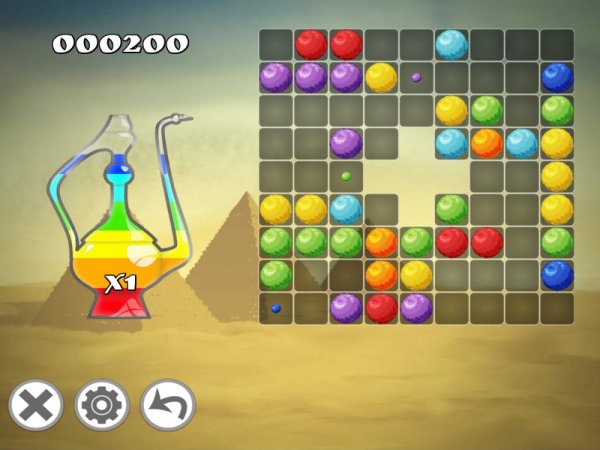Select the yellow ball beside the three purple balls
This screenshot has height=450, width=600.
[x=380, y=77]
